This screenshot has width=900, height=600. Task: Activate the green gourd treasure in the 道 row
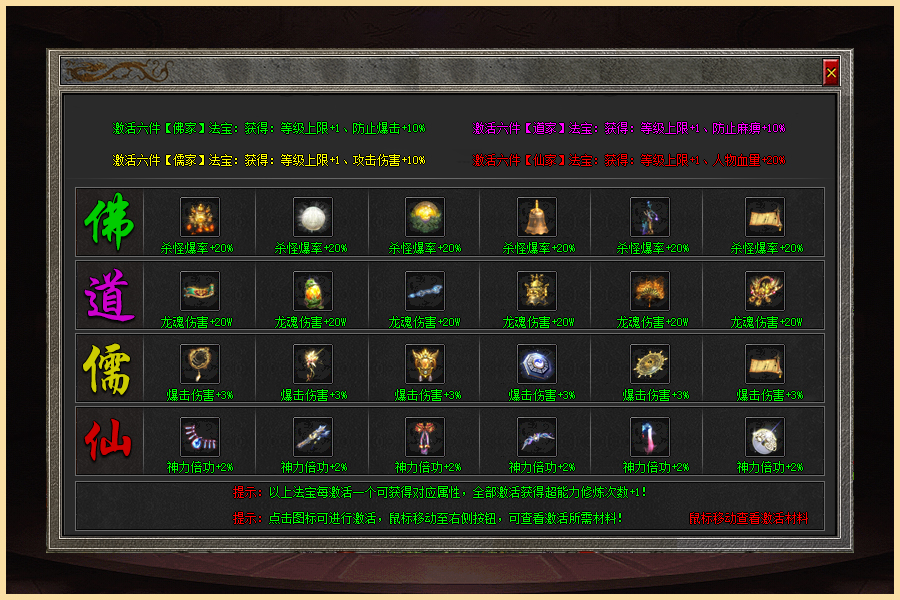point(313,291)
